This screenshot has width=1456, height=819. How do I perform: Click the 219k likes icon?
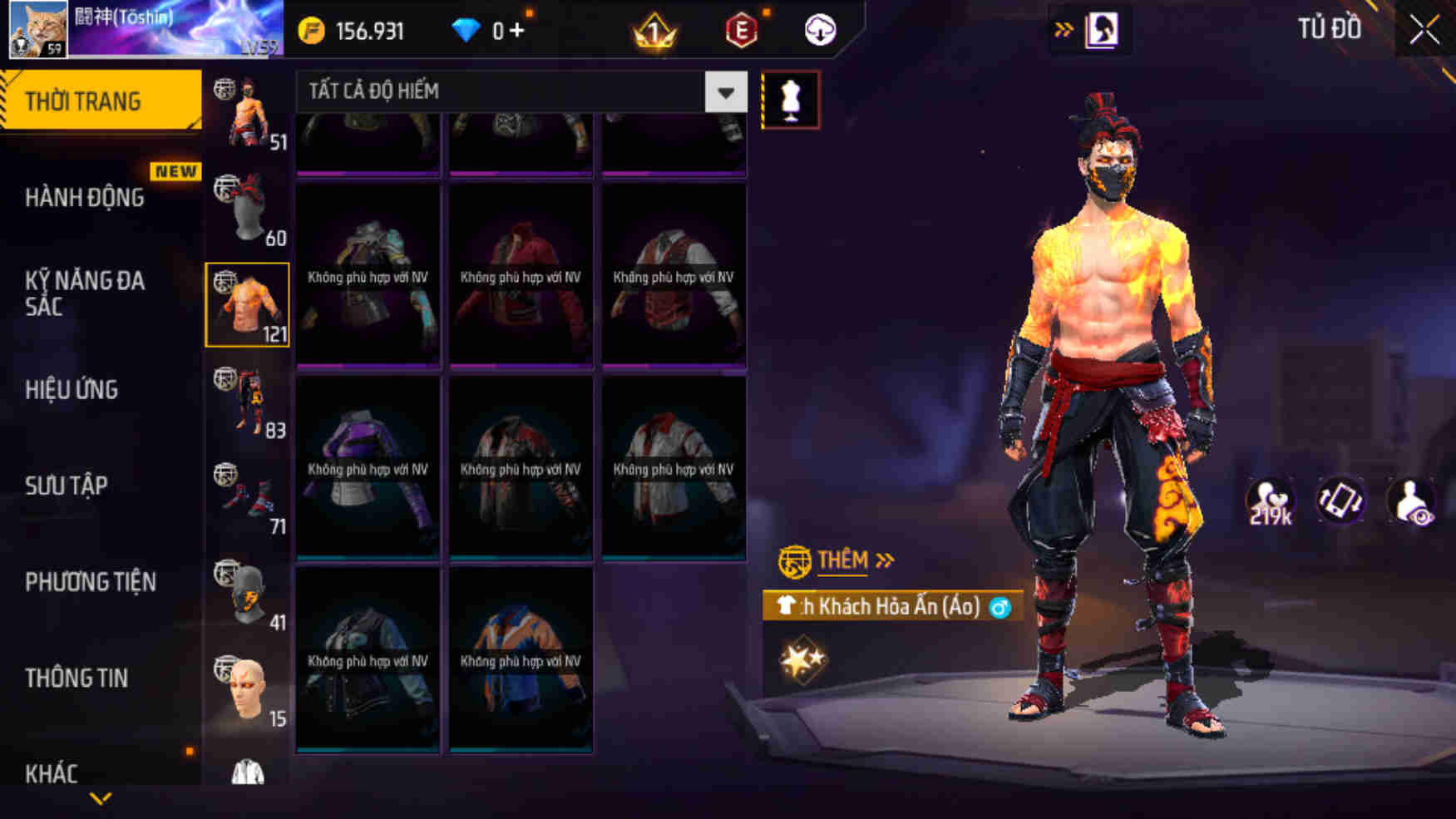[x=1271, y=500]
